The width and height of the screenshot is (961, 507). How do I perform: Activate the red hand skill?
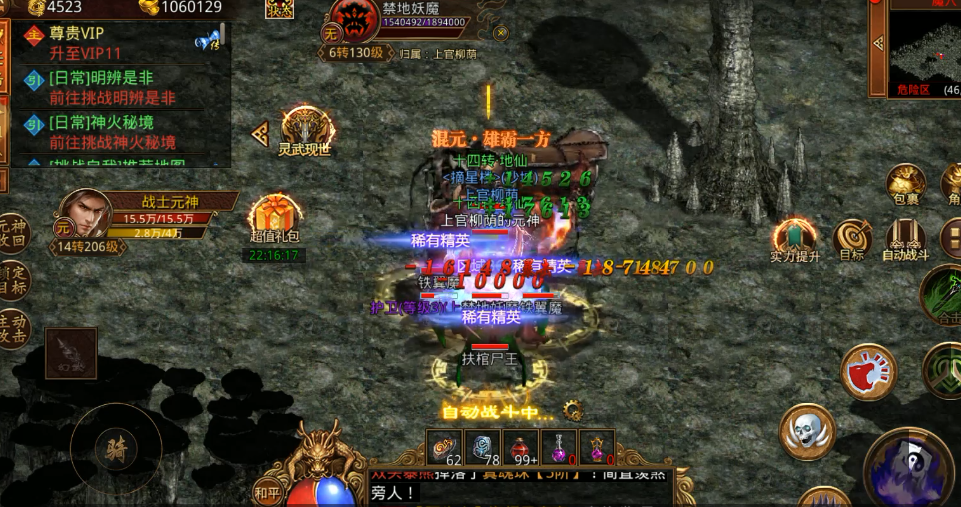click(x=869, y=371)
